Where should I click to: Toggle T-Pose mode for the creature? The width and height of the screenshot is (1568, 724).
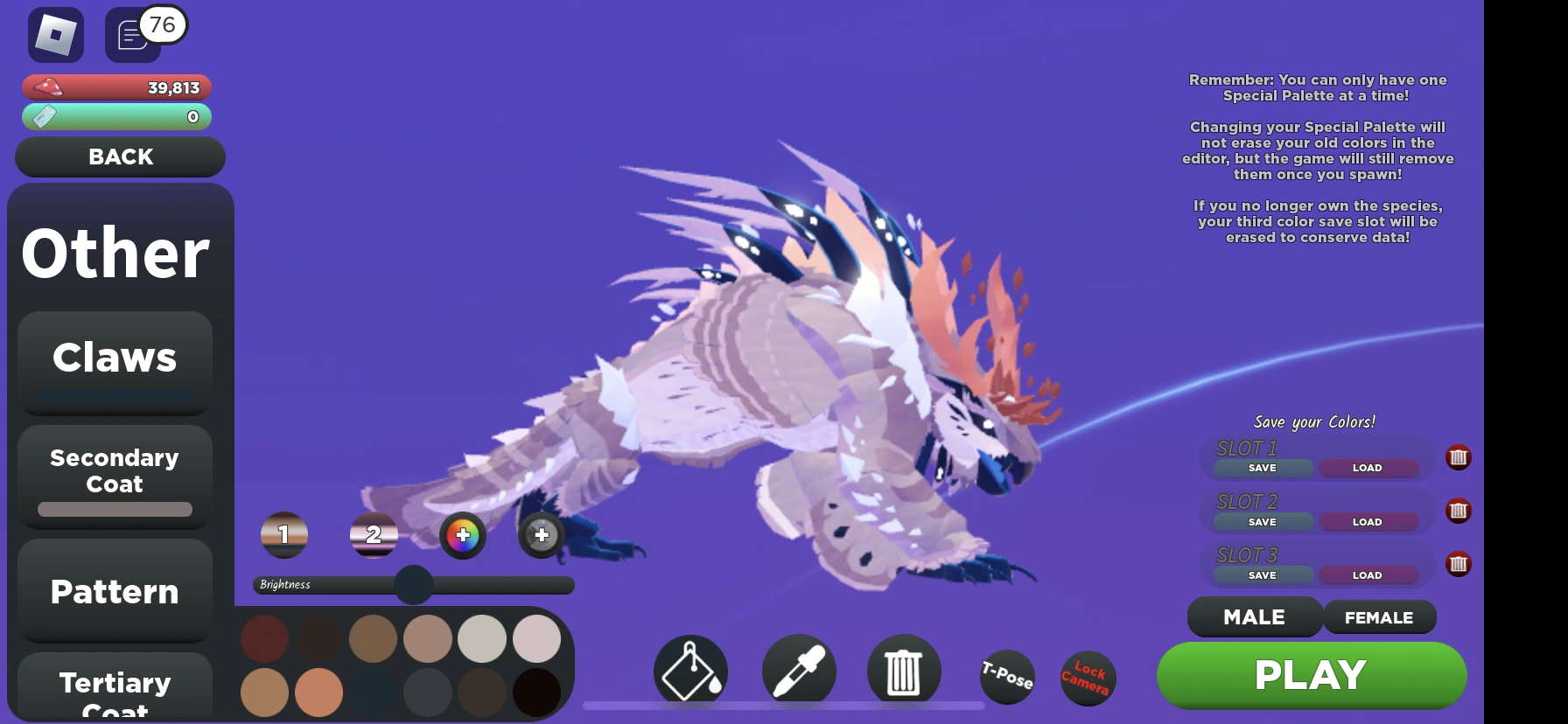click(1006, 678)
